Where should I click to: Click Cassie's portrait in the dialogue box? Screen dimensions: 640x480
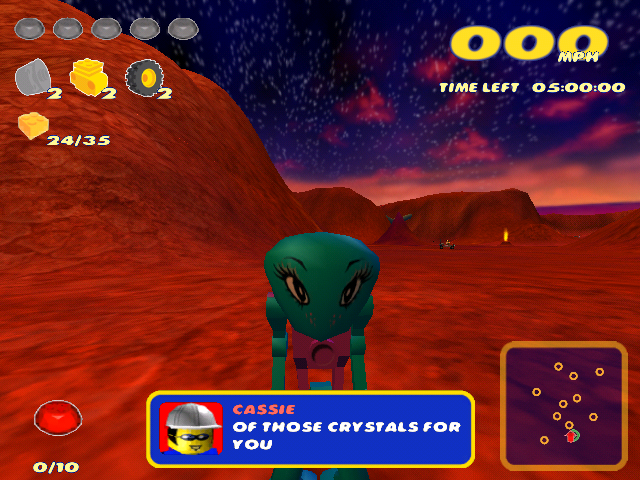[191, 428]
